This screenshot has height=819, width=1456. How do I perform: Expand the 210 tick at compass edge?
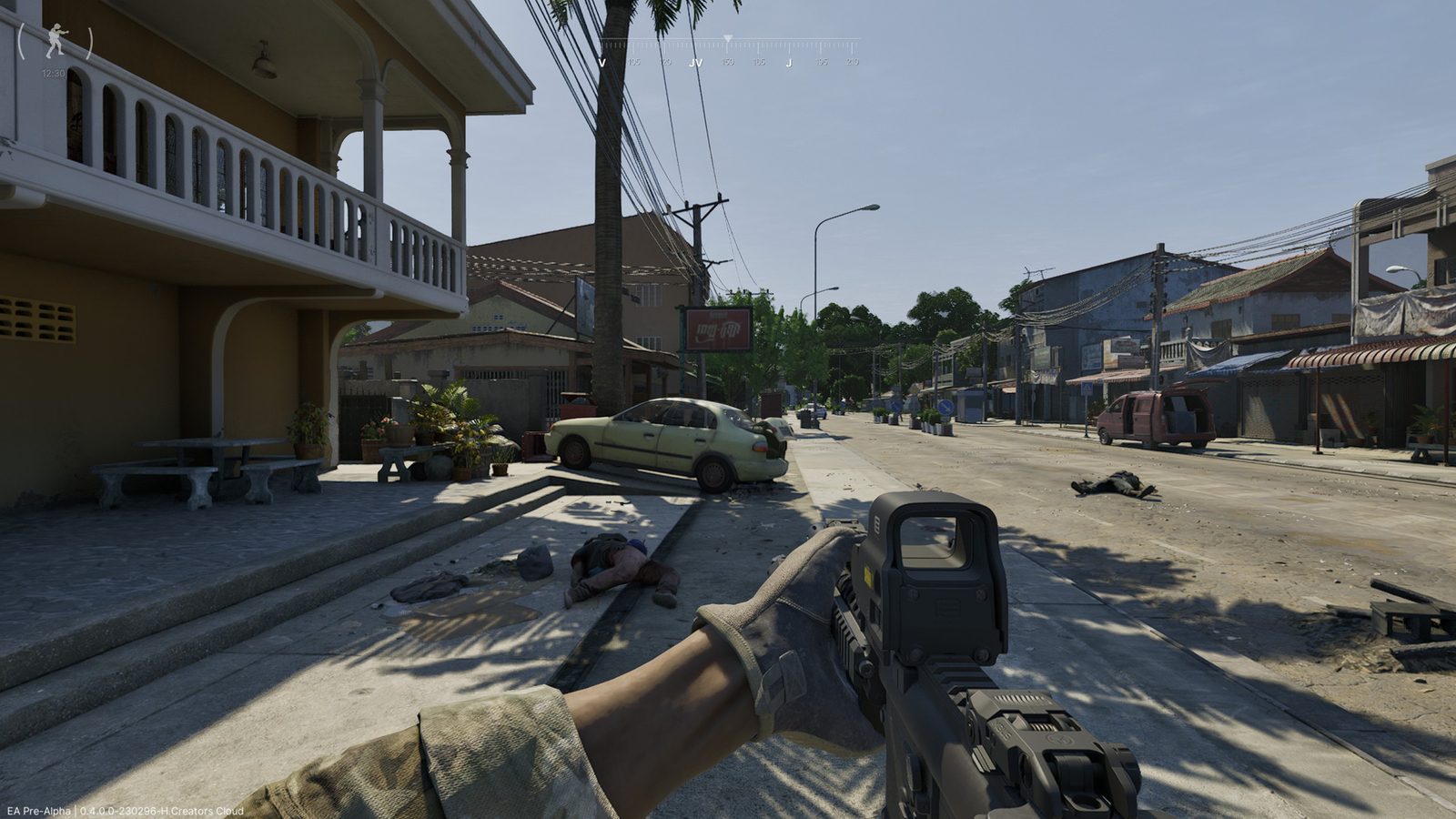853,62
